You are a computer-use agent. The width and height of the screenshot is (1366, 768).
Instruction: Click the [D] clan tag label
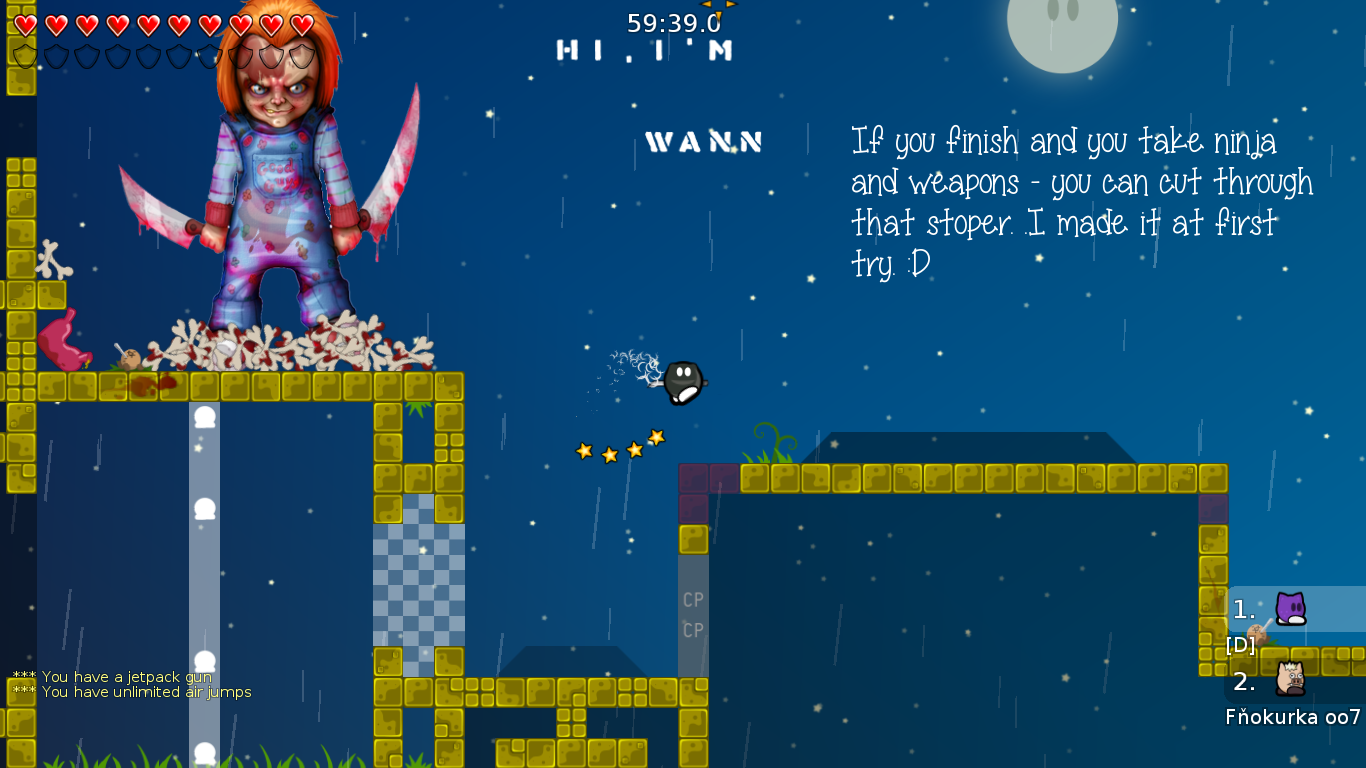[x=1240, y=645]
